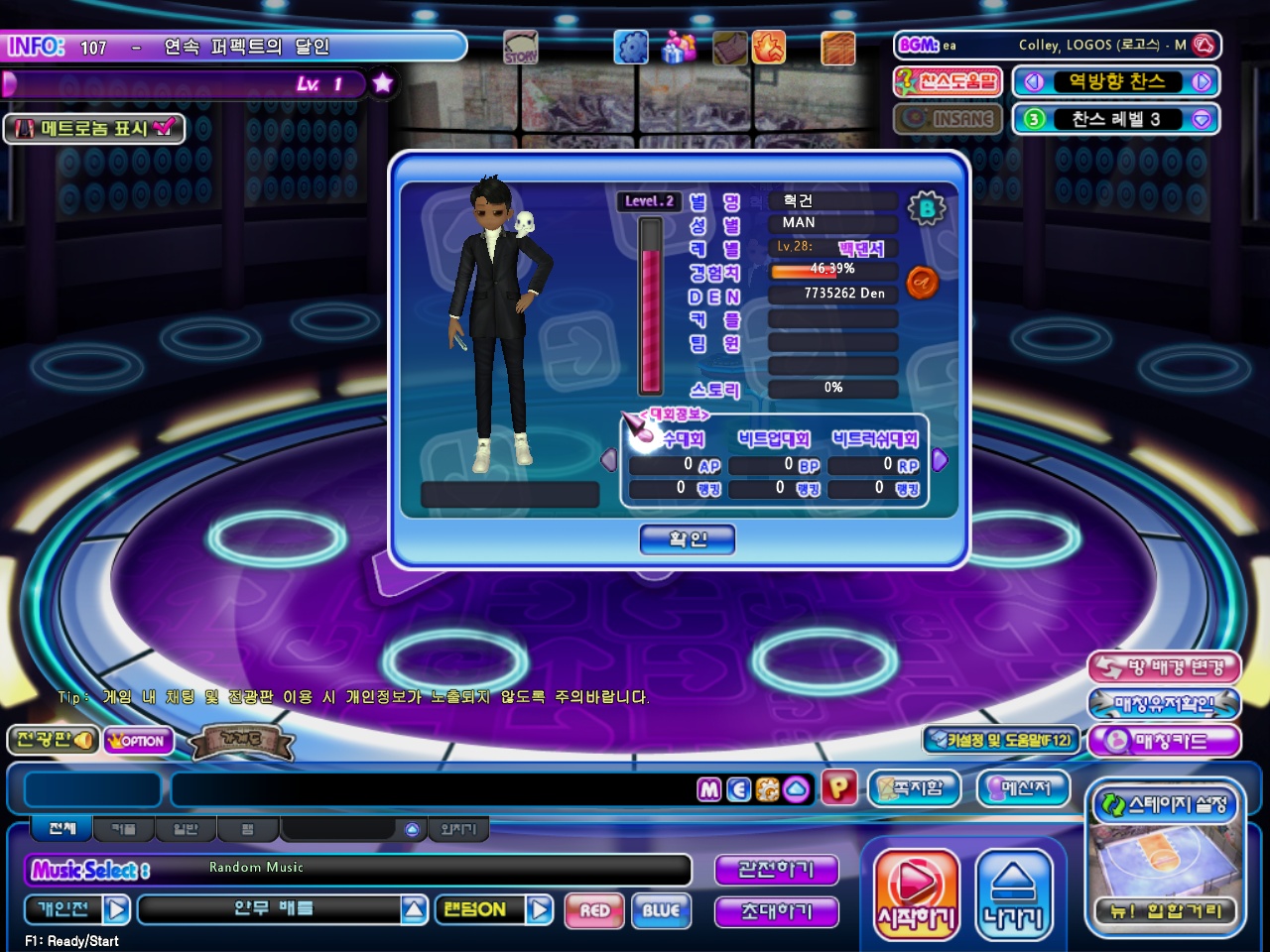Click the INSANE mode button
The image size is (1270, 952).
948,119
